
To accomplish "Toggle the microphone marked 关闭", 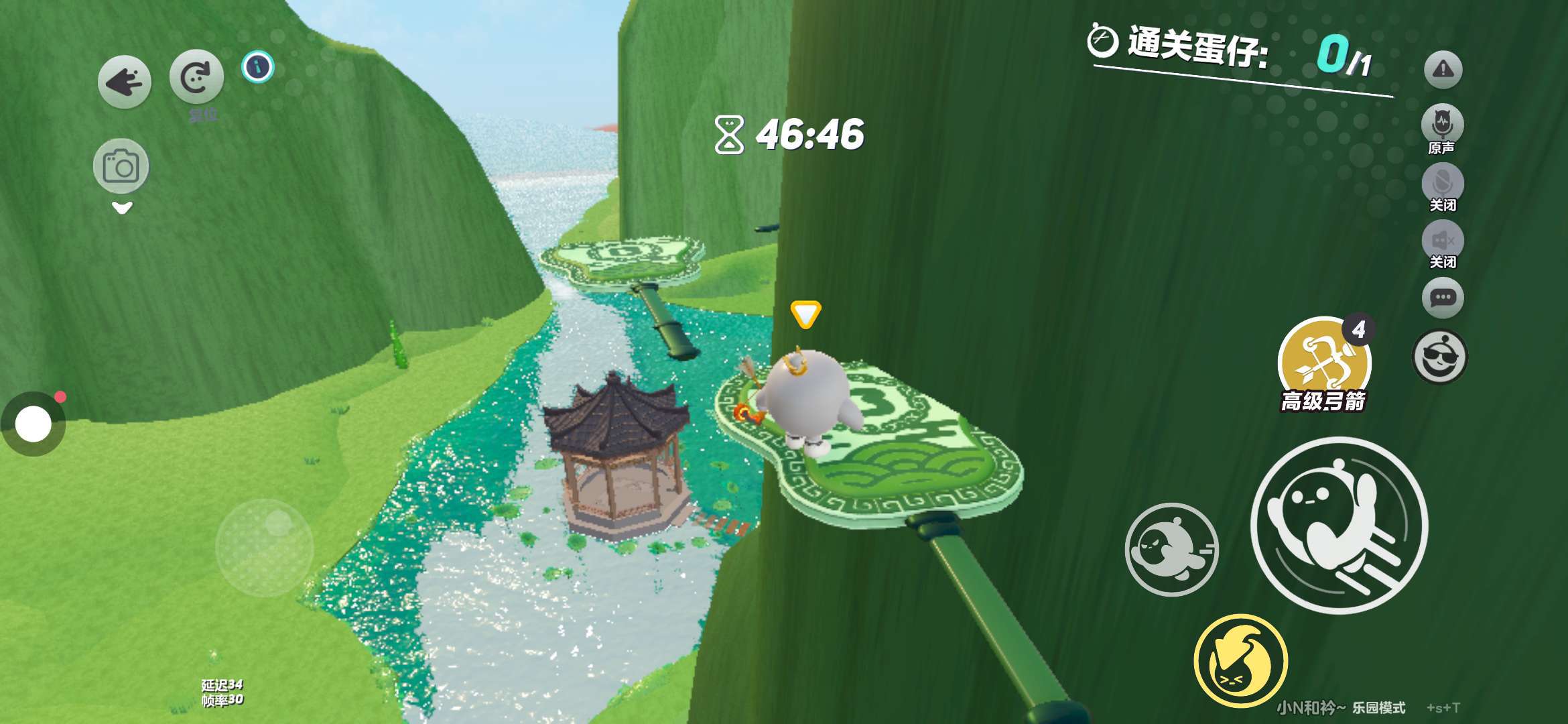I will tap(1442, 182).
